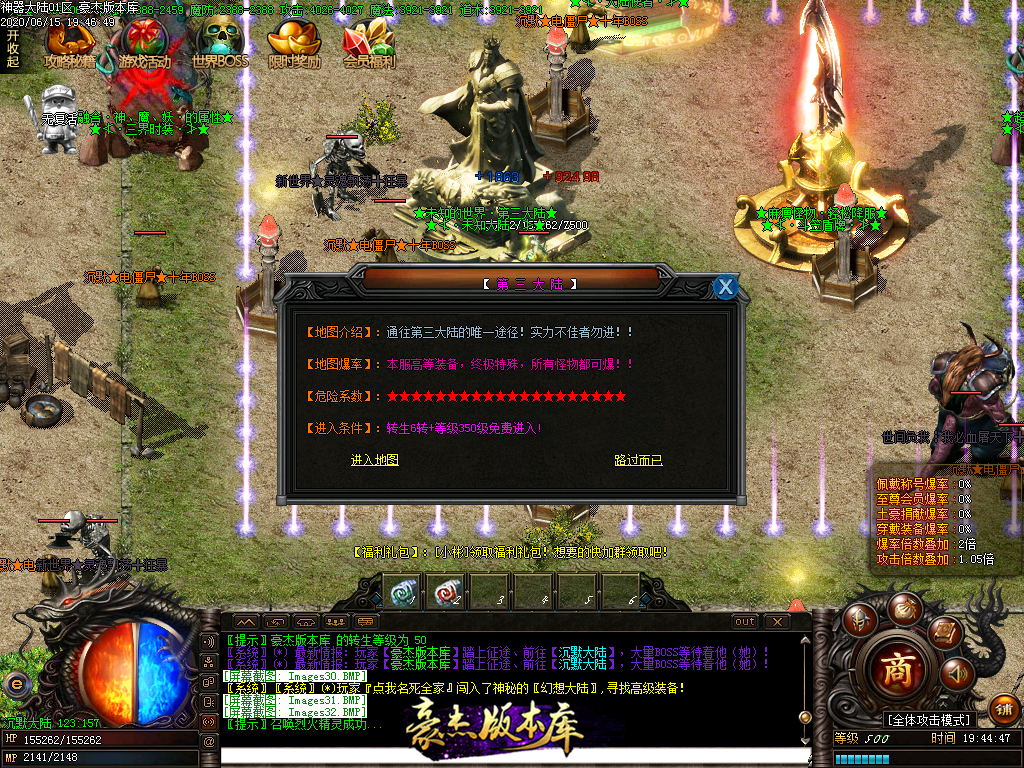Toggle the 开收起 collapse button
Viewport: 1024px width, 768px height.
coord(13,47)
